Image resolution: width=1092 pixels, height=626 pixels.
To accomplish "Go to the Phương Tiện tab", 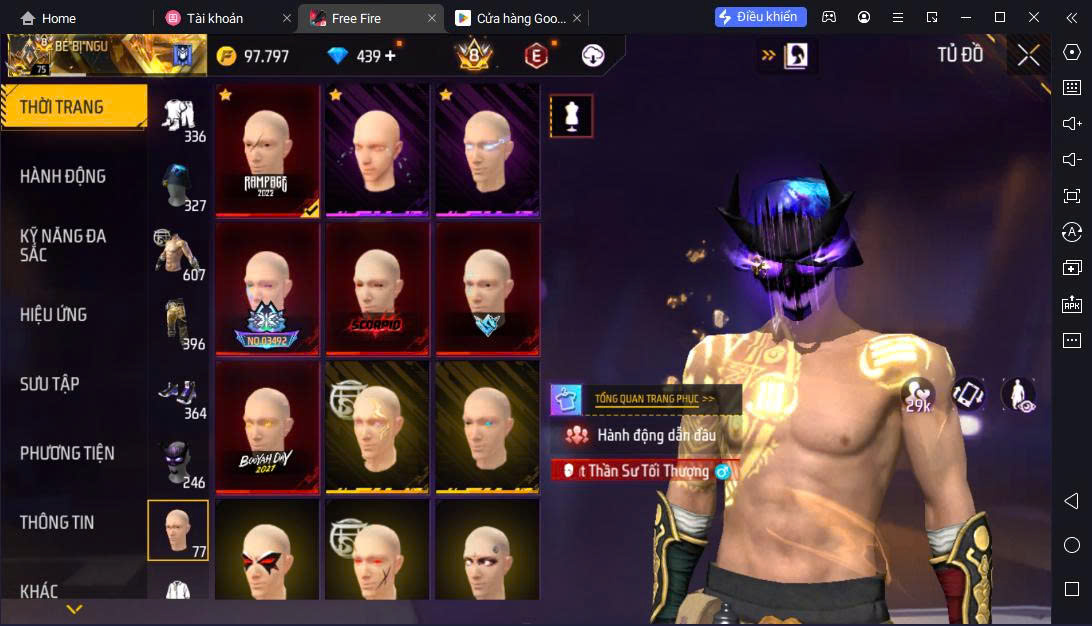I will pos(66,453).
